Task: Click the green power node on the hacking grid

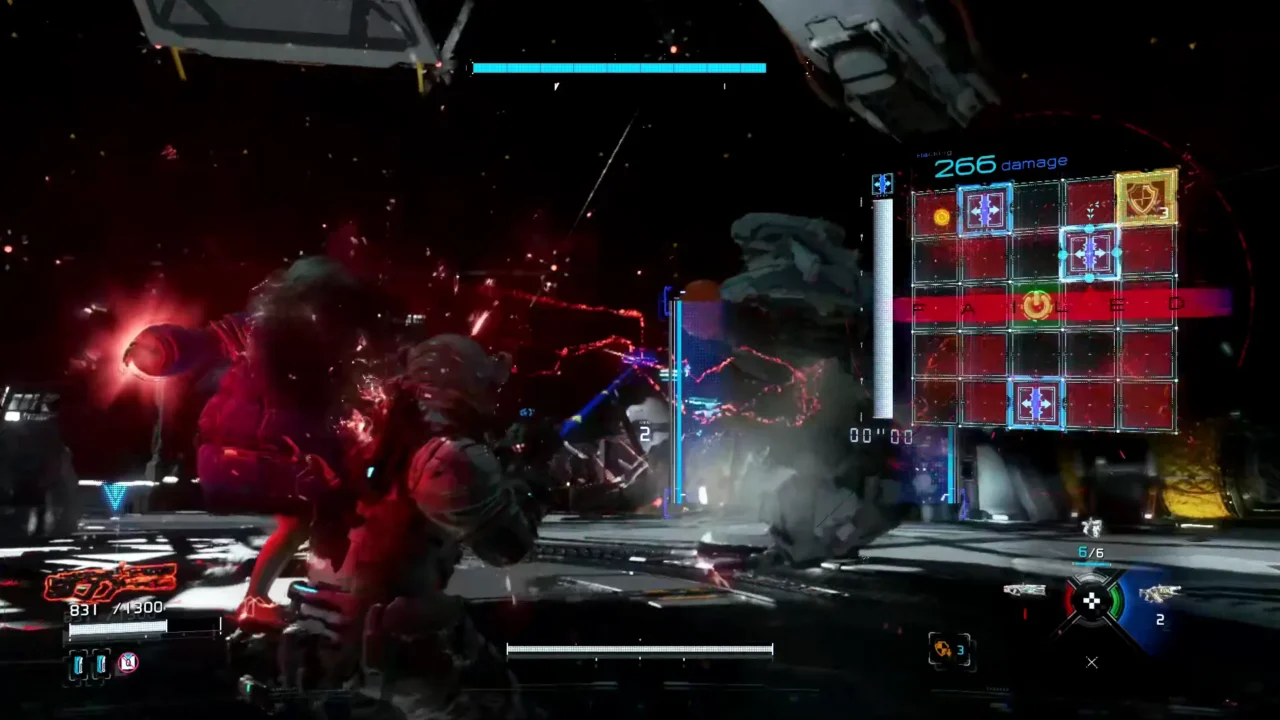Action: (x=1037, y=305)
